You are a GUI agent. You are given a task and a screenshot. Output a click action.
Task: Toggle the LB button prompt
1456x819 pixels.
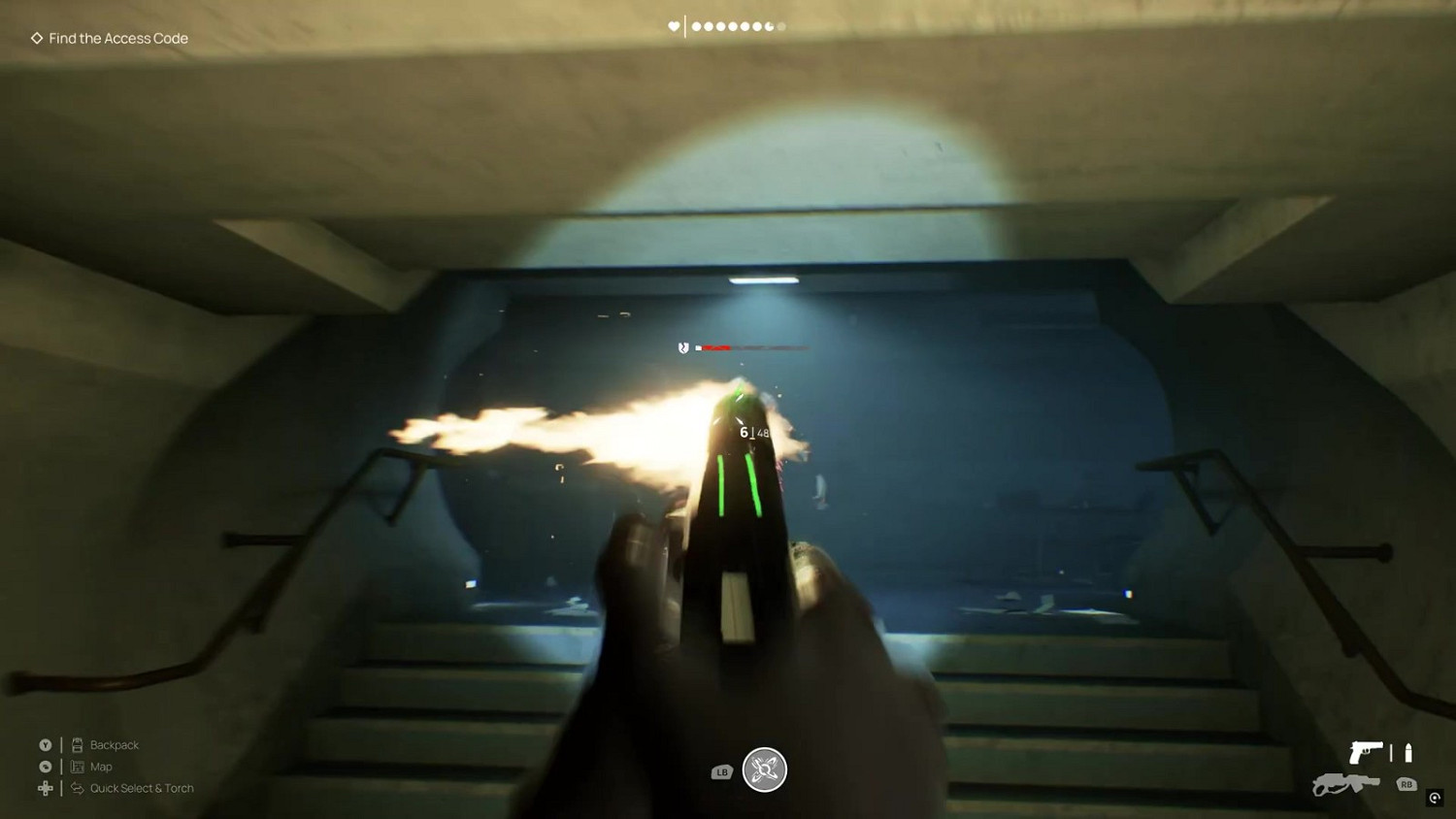click(720, 771)
